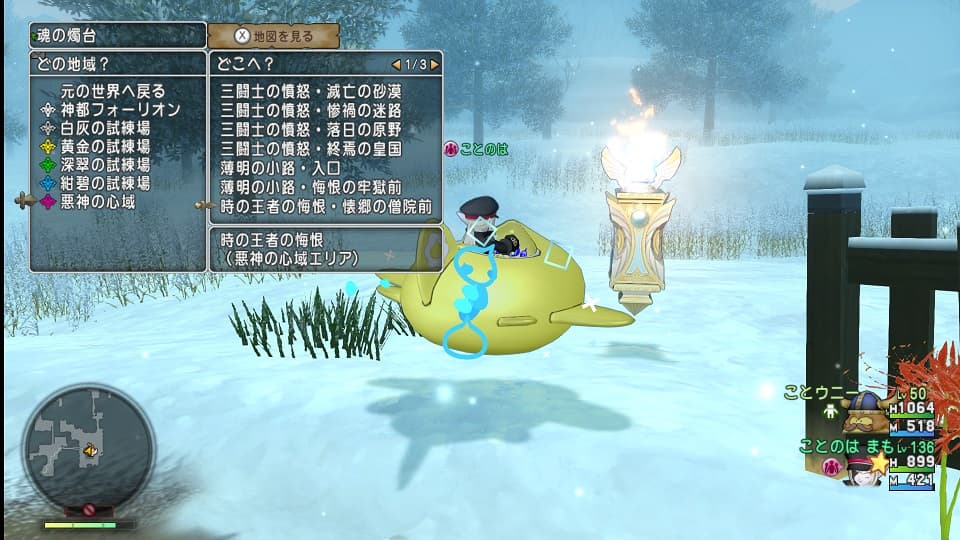Choose the 薄明の小路・入口 destination
Image resolution: width=960 pixels, height=540 pixels.
(281, 168)
